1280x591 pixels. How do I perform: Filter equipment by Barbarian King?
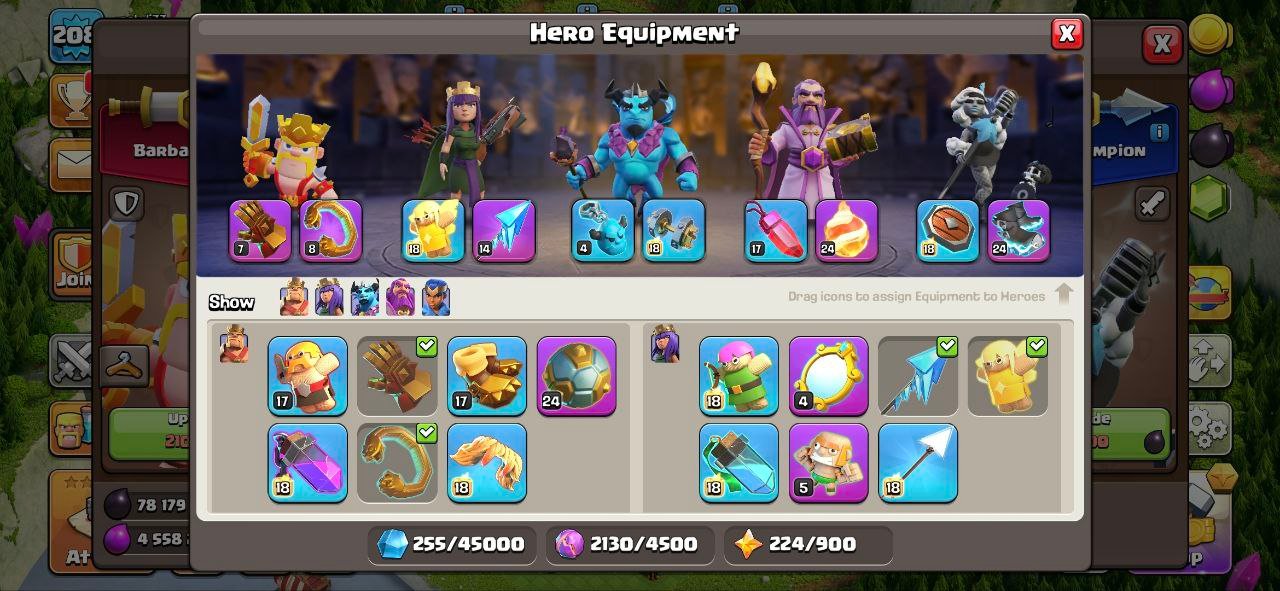pyautogui.click(x=294, y=298)
